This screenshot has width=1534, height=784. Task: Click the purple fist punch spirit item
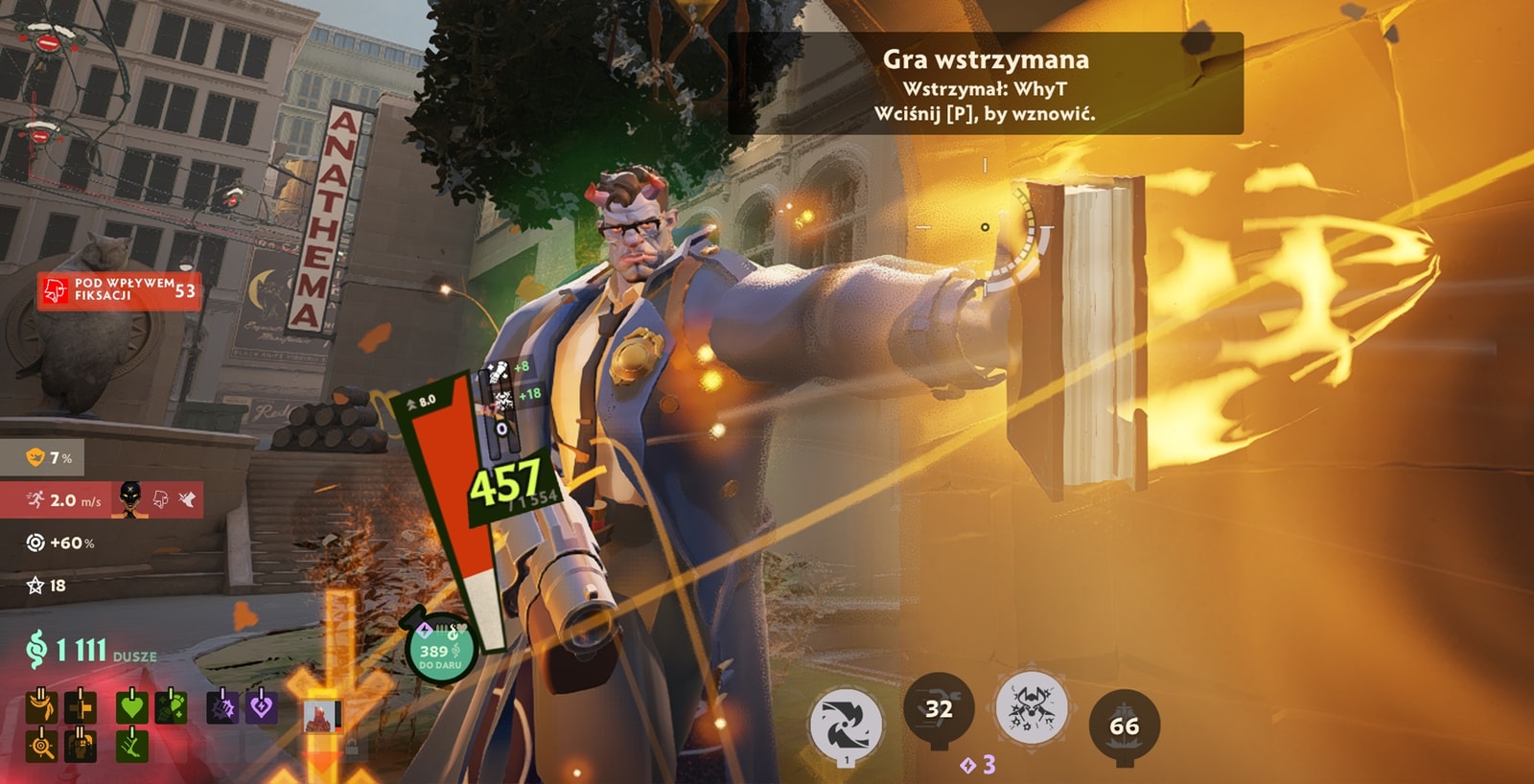(x=222, y=707)
